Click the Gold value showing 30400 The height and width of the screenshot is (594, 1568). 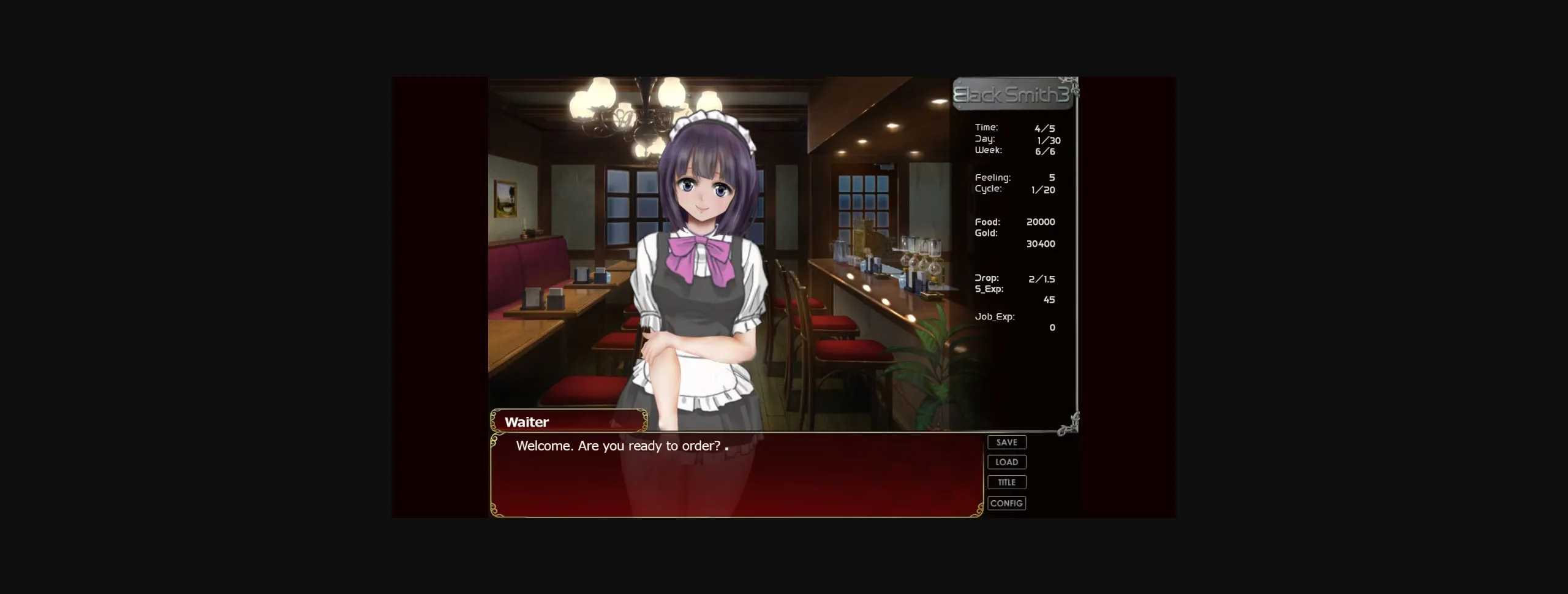click(1041, 243)
